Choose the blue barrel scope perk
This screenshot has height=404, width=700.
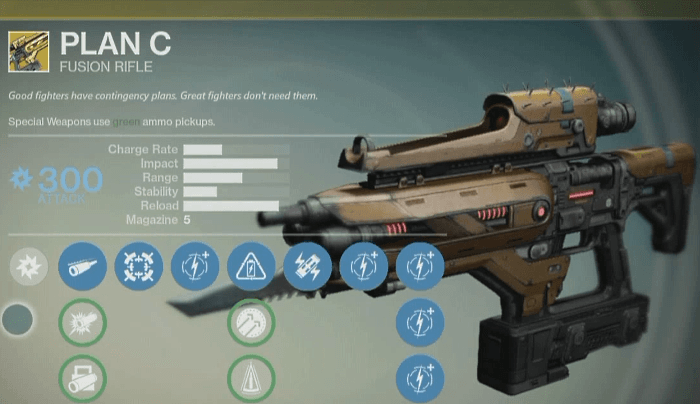coord(83,267)
